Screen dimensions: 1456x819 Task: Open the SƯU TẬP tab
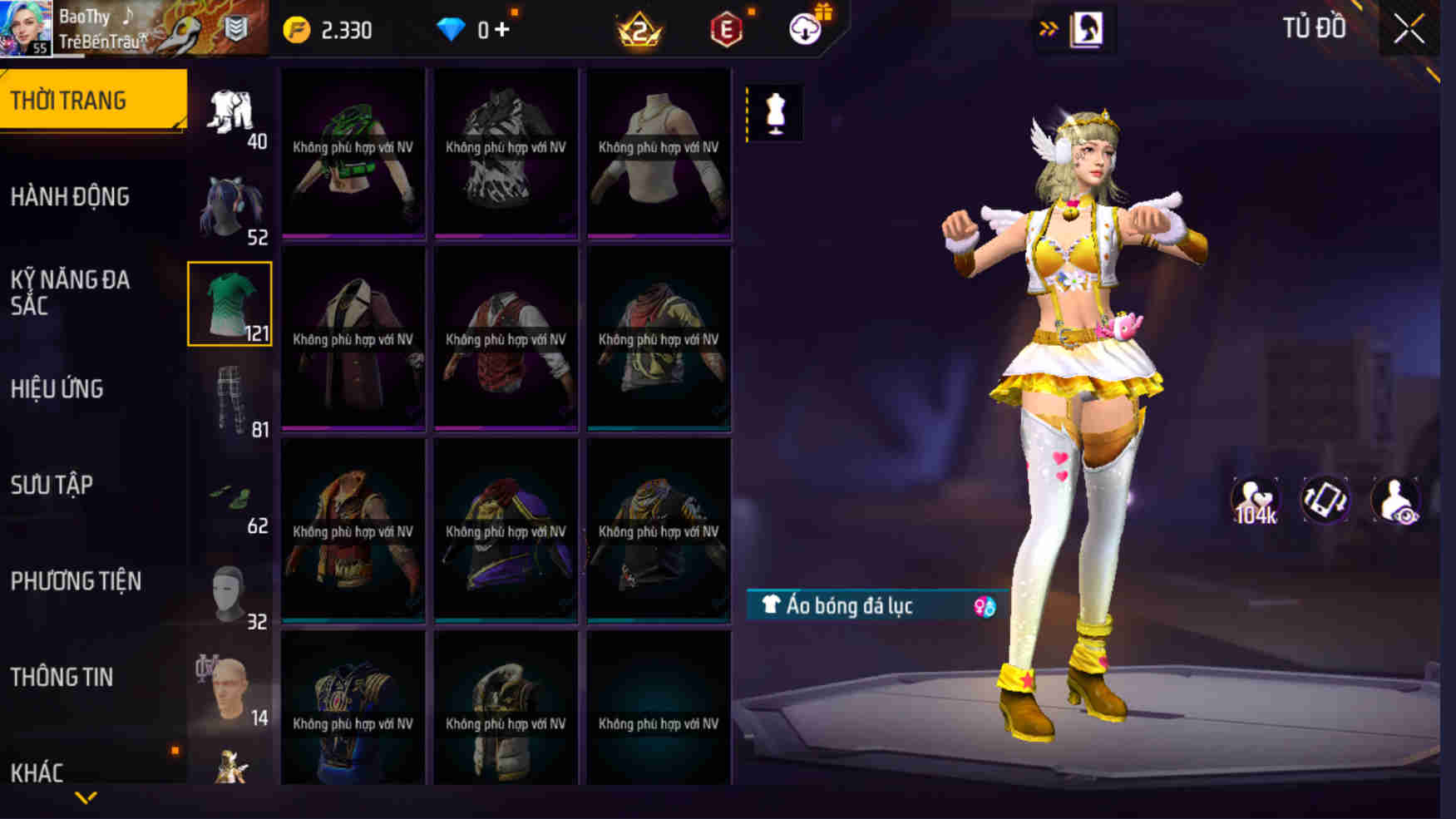[x=50, y=485]
